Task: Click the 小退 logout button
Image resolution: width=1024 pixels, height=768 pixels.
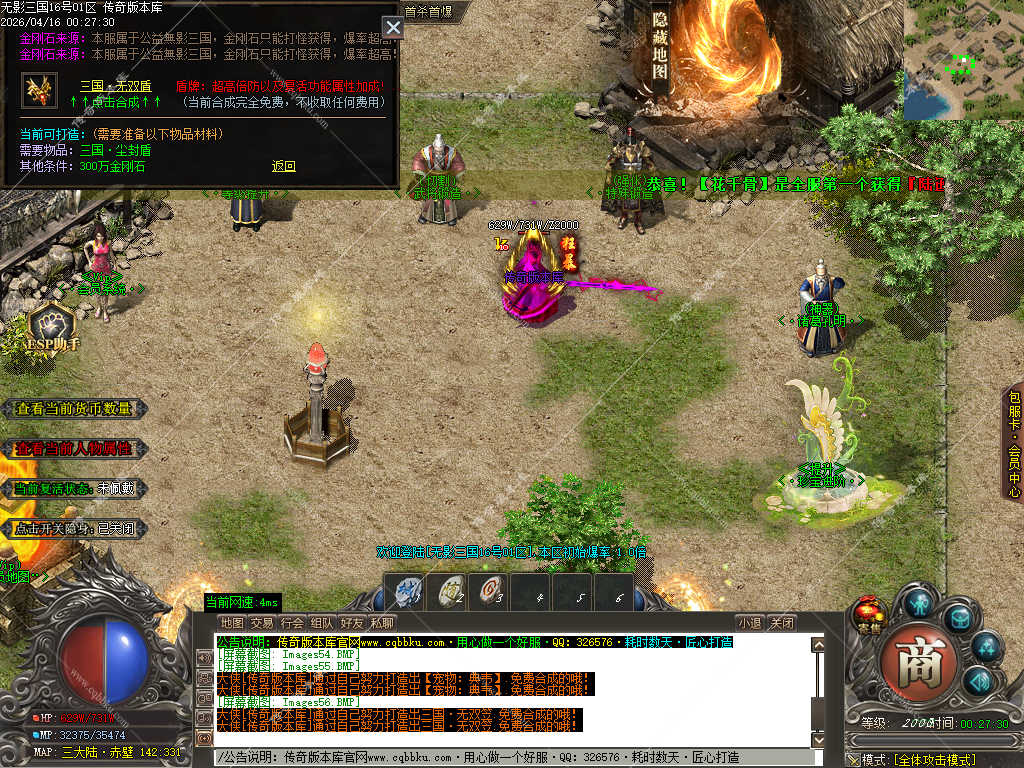Action: (x=749, y=623)
